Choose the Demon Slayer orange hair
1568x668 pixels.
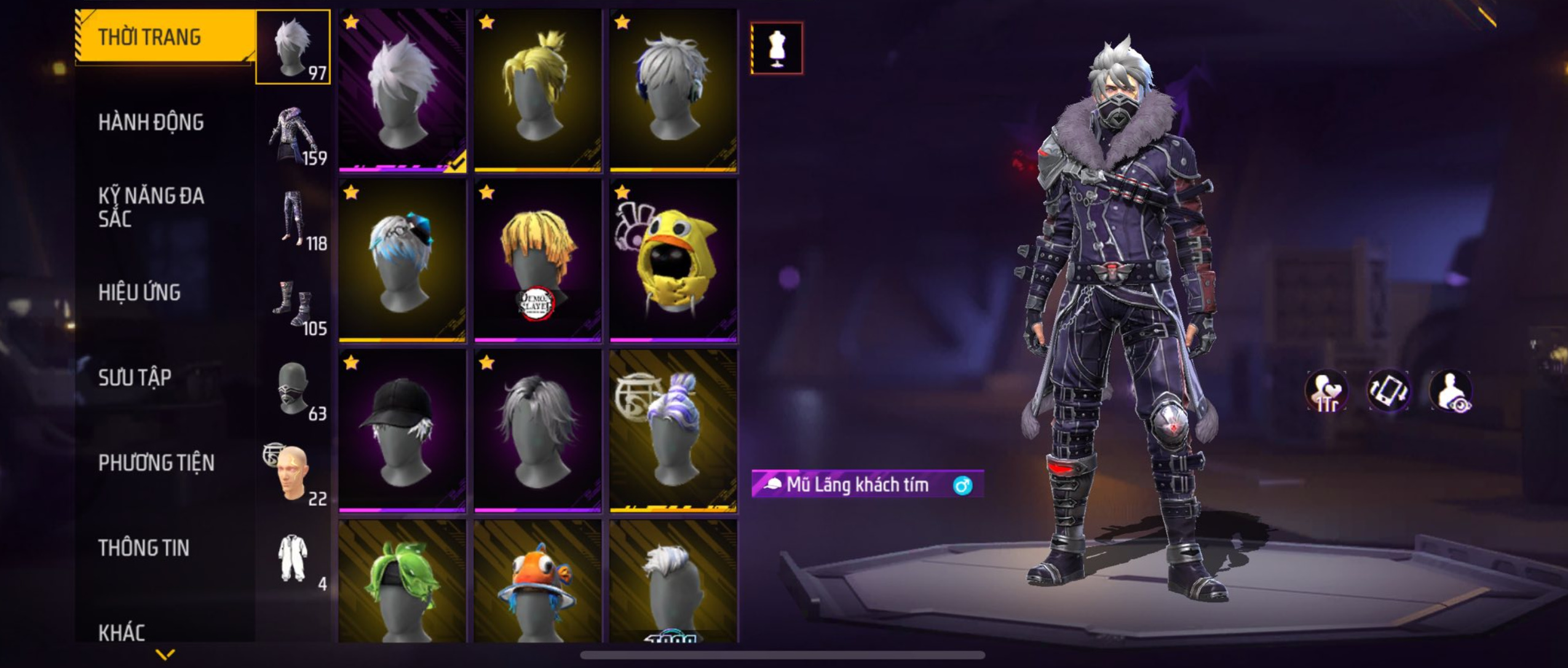537,260
